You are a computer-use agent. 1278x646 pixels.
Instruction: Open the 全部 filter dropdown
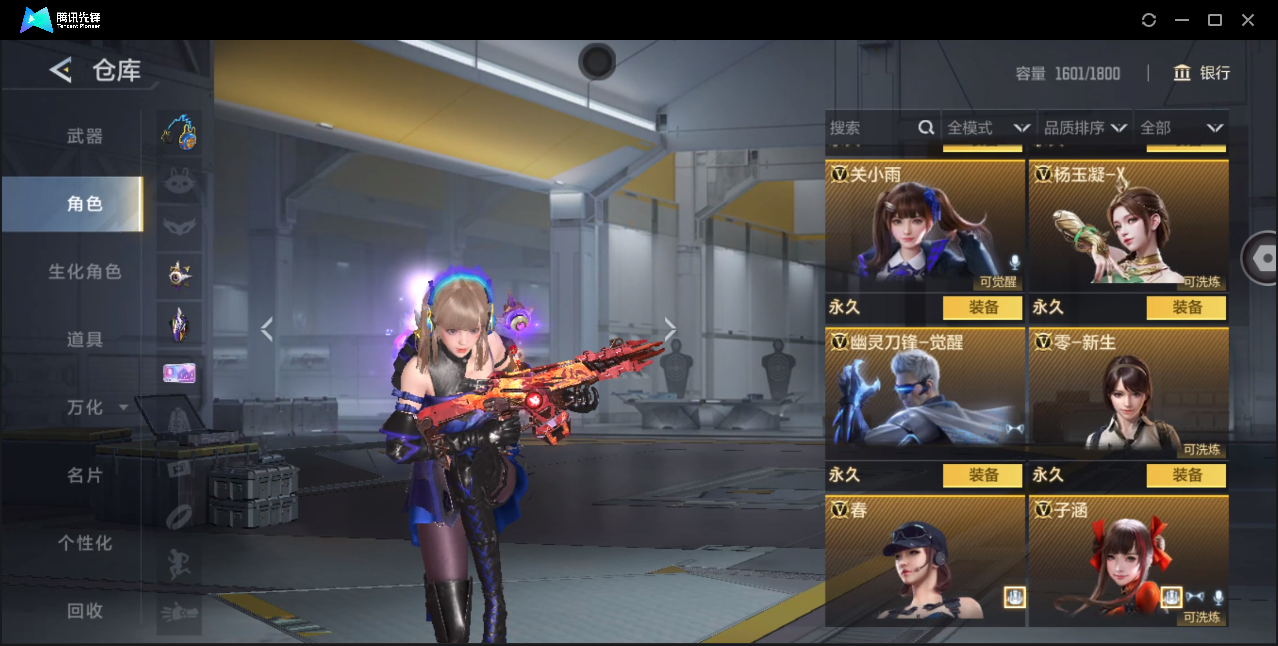coord(1181,128)
